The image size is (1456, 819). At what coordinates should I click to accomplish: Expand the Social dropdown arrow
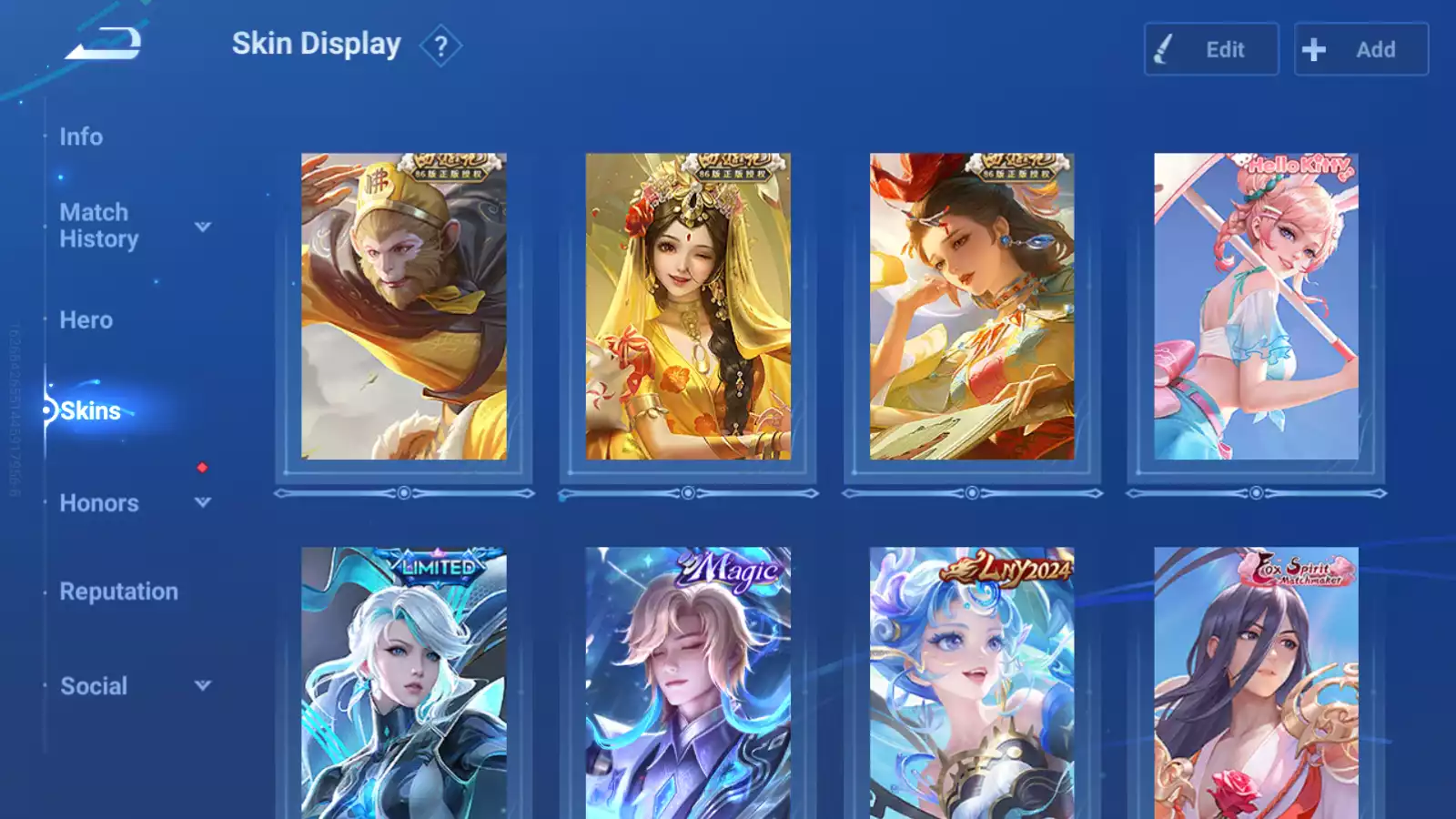tap(203, 685)
